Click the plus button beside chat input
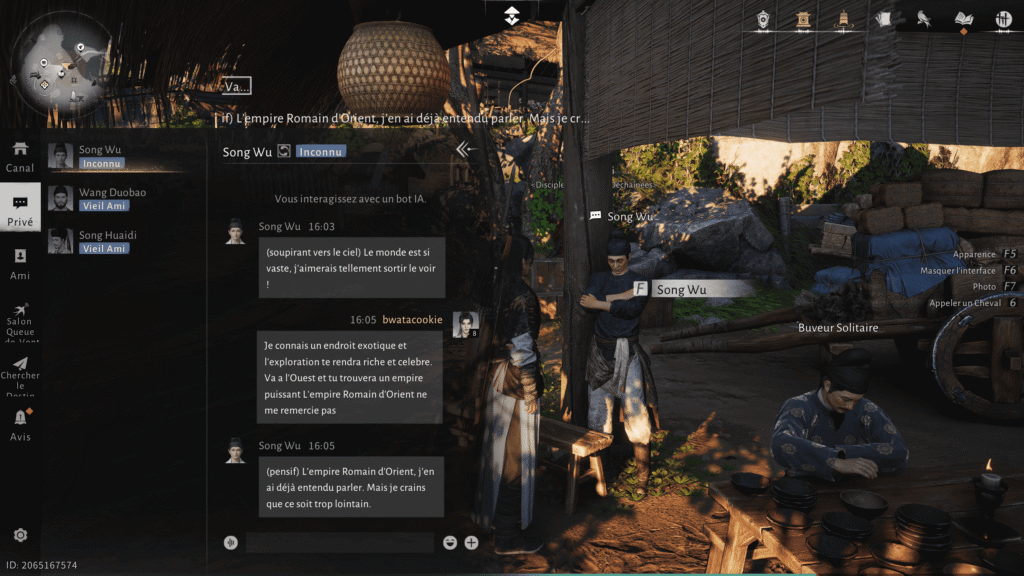 471,543
